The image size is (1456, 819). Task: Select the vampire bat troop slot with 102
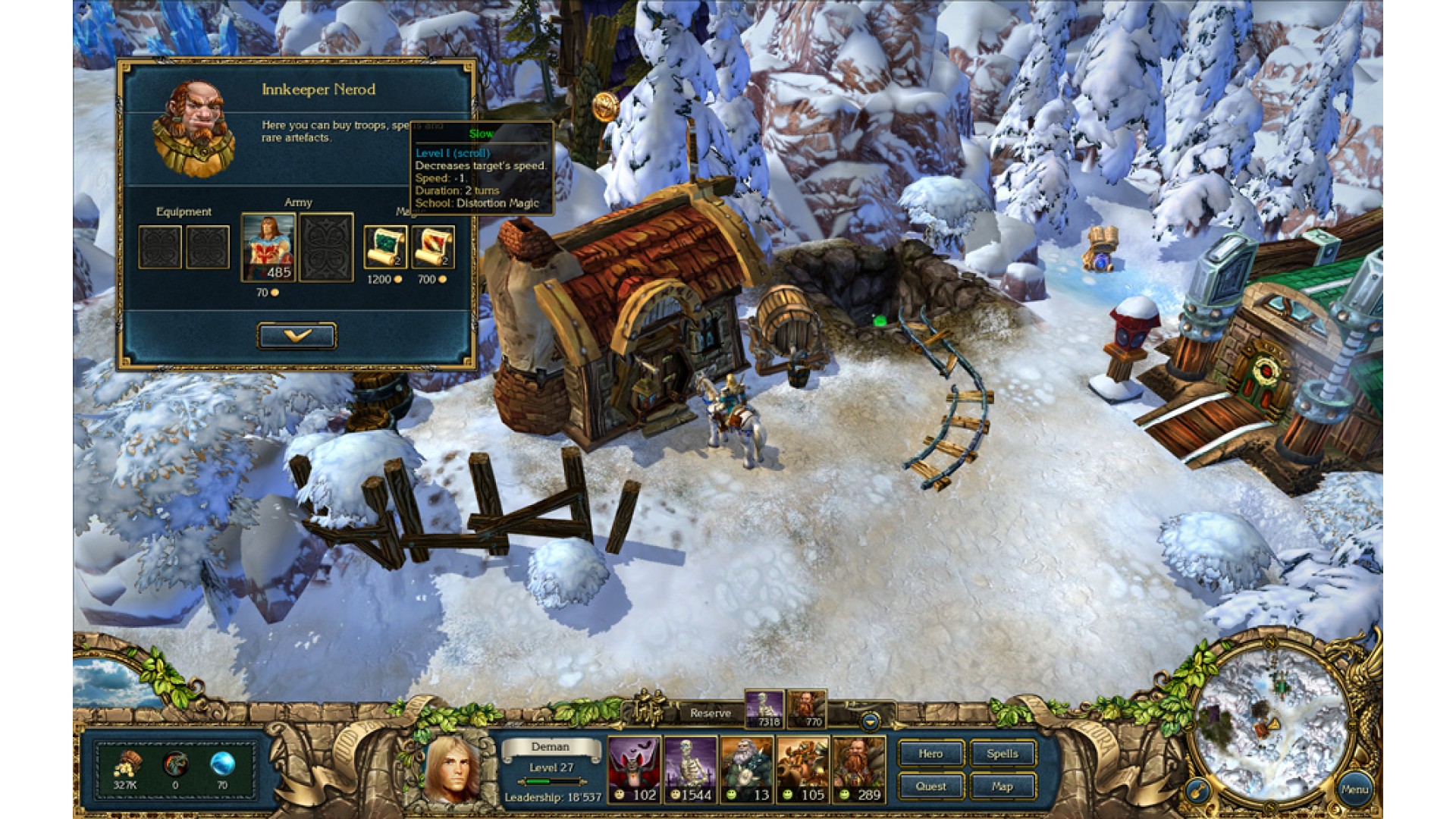coord(634,769)
